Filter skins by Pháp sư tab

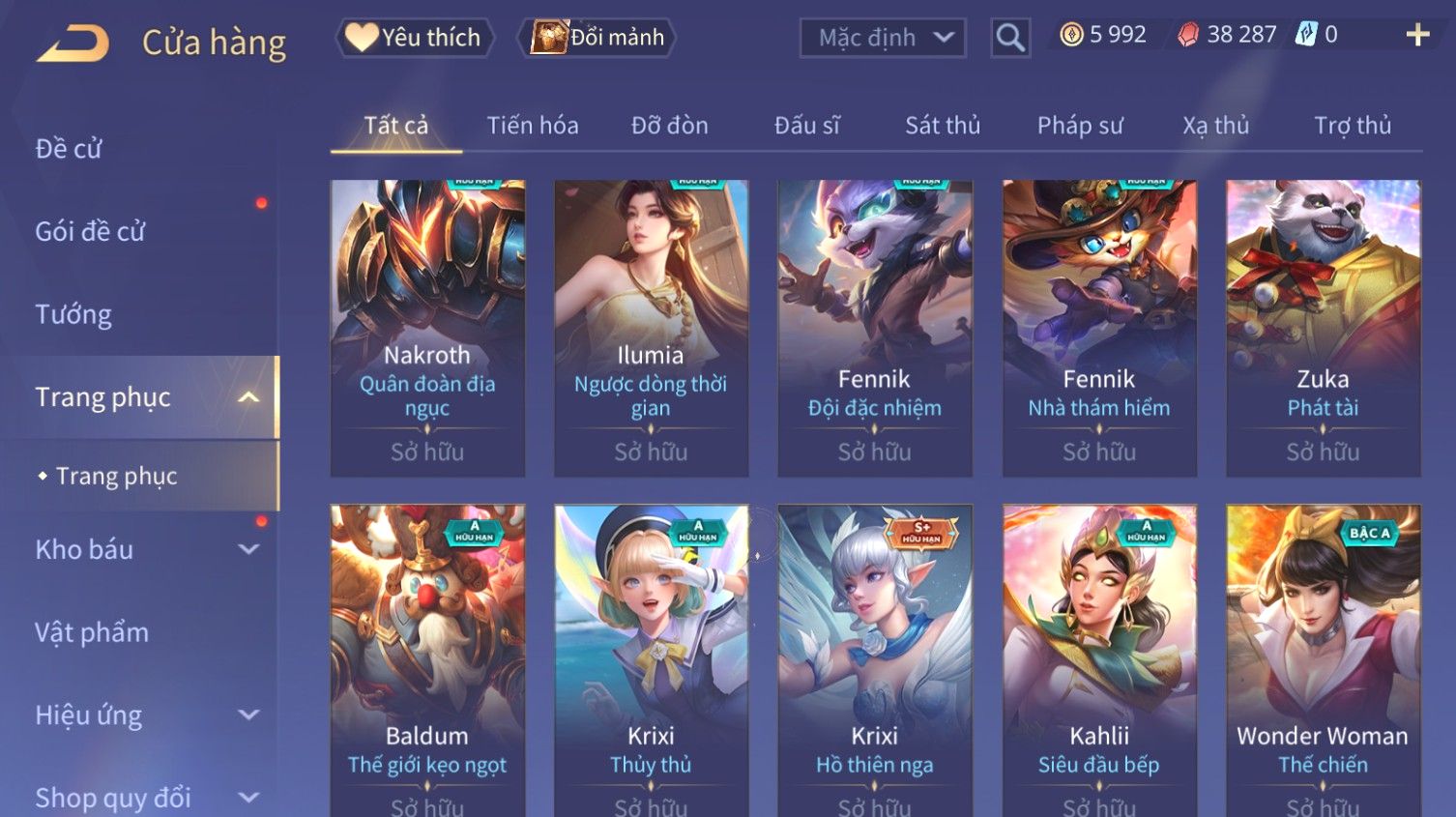point(1080,126)
